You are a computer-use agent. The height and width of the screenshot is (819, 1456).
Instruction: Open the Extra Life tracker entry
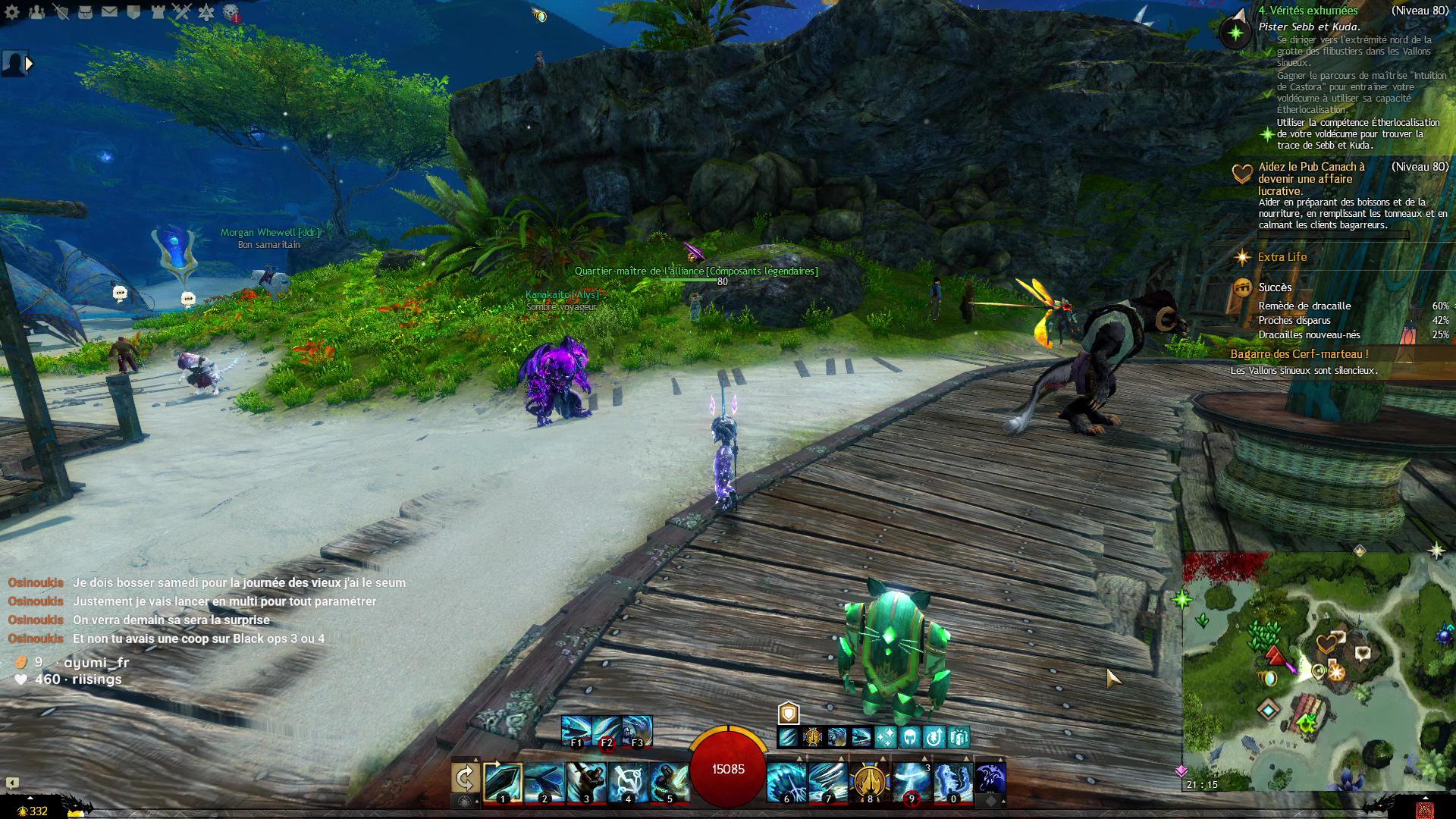pos(1282,257)
